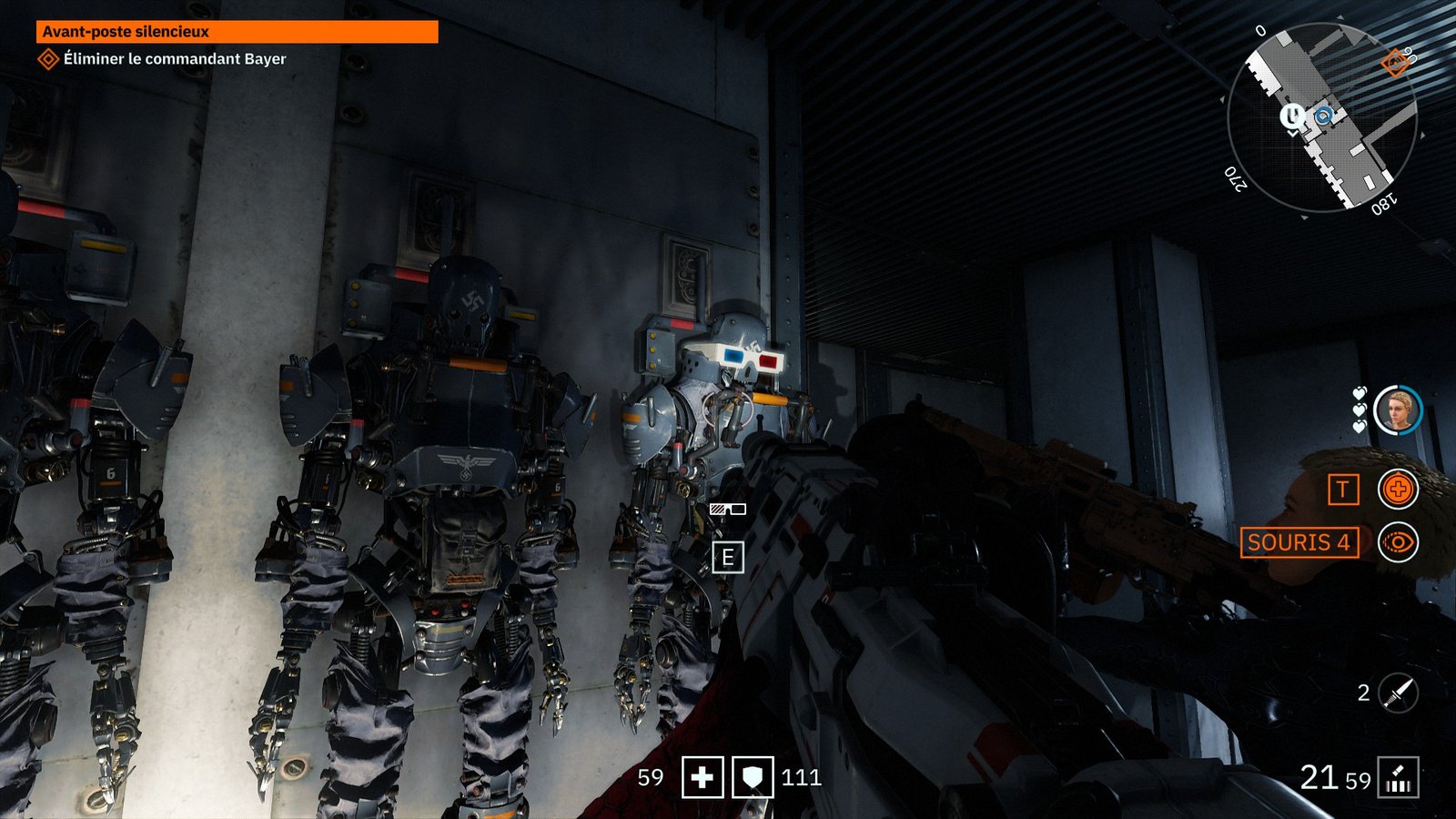Click the circular minimap
The width and height of the screenshot is (1456, 819).
coord(1321,118)
